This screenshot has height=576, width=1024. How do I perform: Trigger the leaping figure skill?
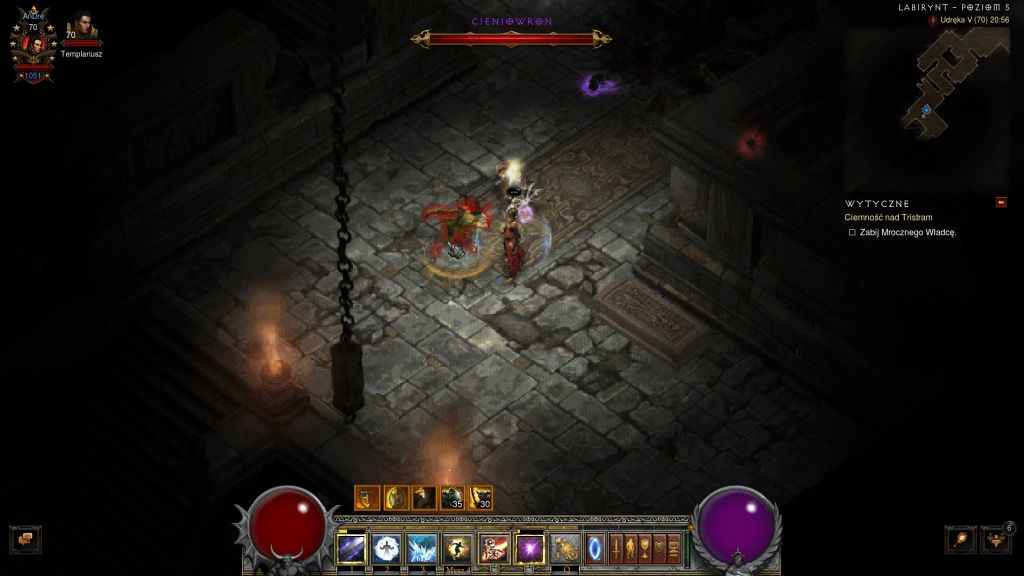[458, 548]
